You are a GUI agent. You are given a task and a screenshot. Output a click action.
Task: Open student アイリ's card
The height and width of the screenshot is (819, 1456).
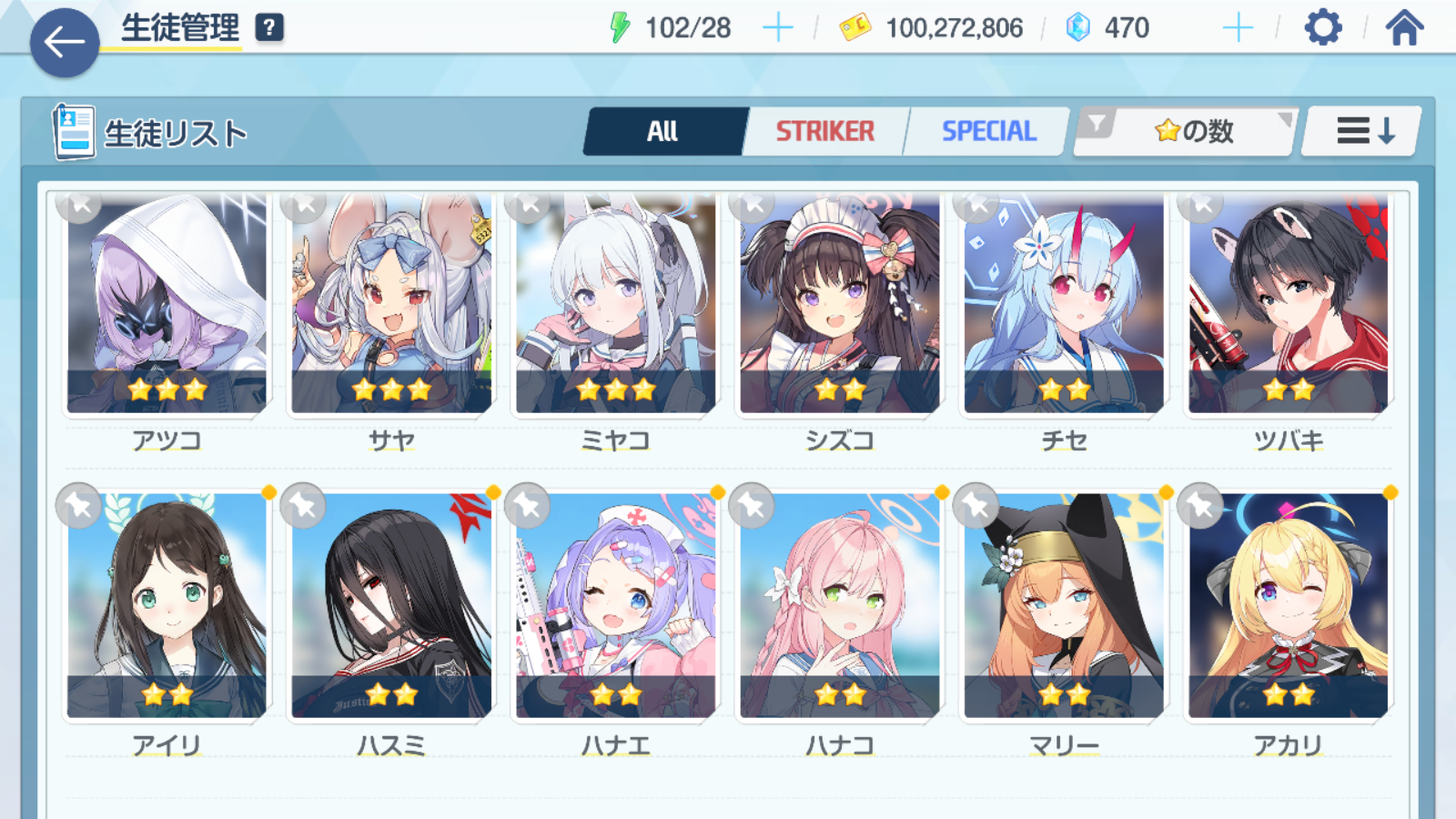167,605
